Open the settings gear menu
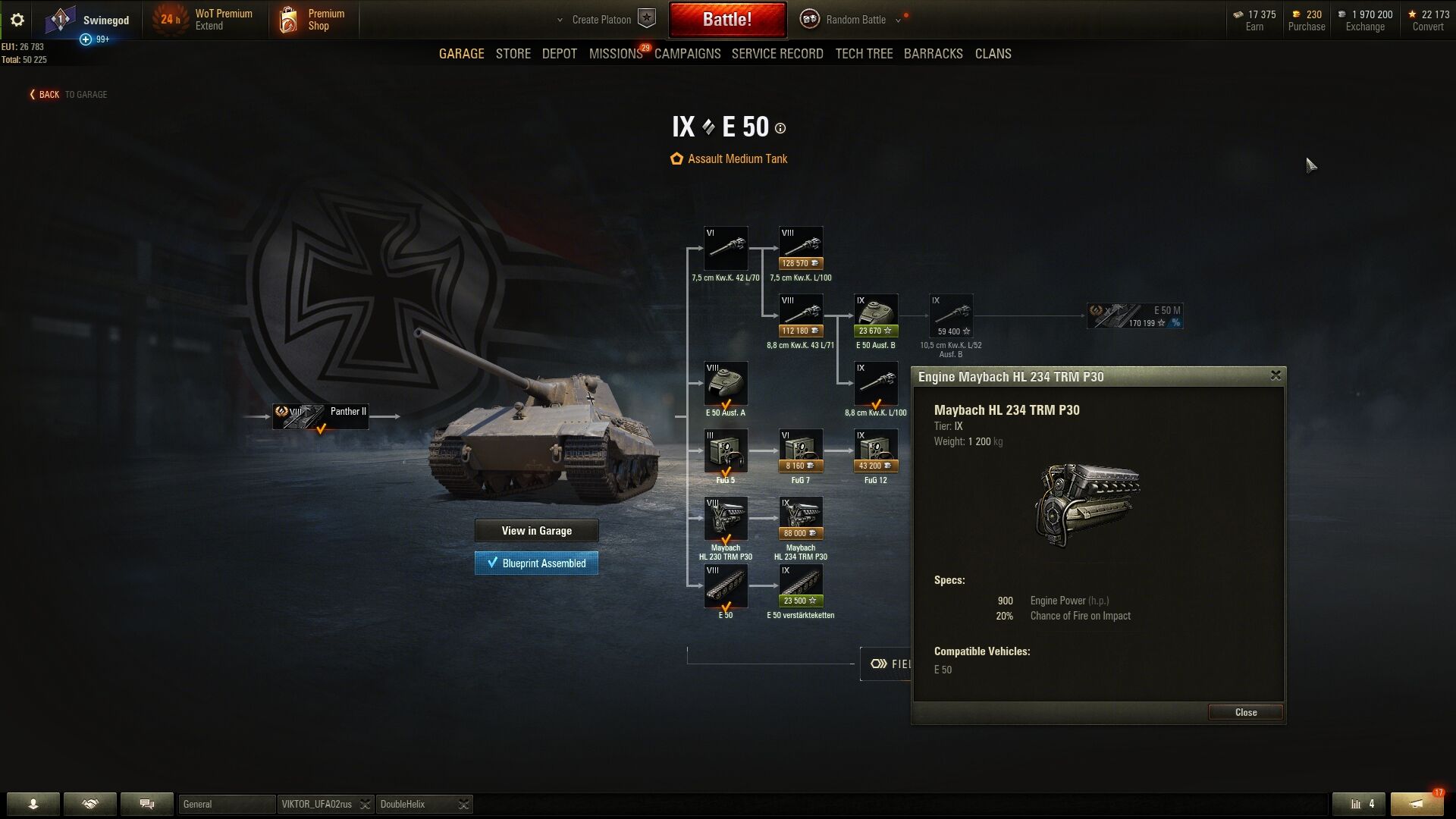This screenshot has width=1456, height=819. click(17, 20)
